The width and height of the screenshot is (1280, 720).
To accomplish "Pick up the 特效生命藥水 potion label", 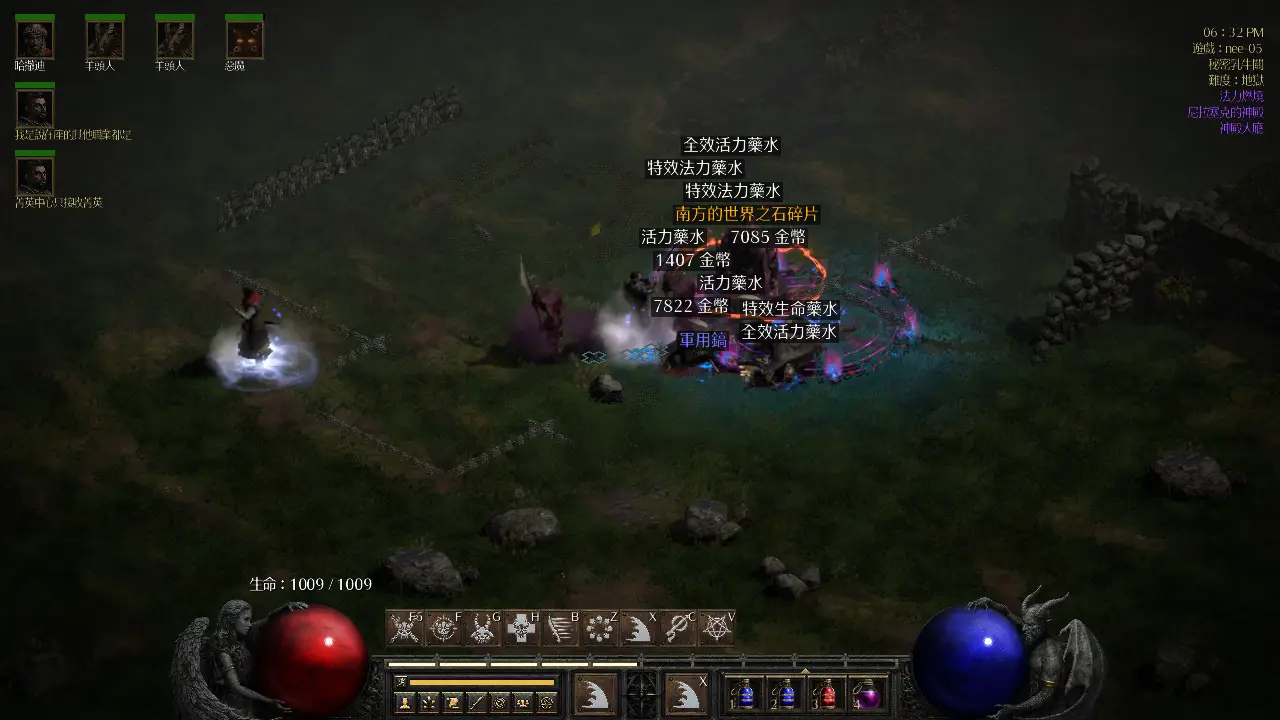I will [789, 309].
